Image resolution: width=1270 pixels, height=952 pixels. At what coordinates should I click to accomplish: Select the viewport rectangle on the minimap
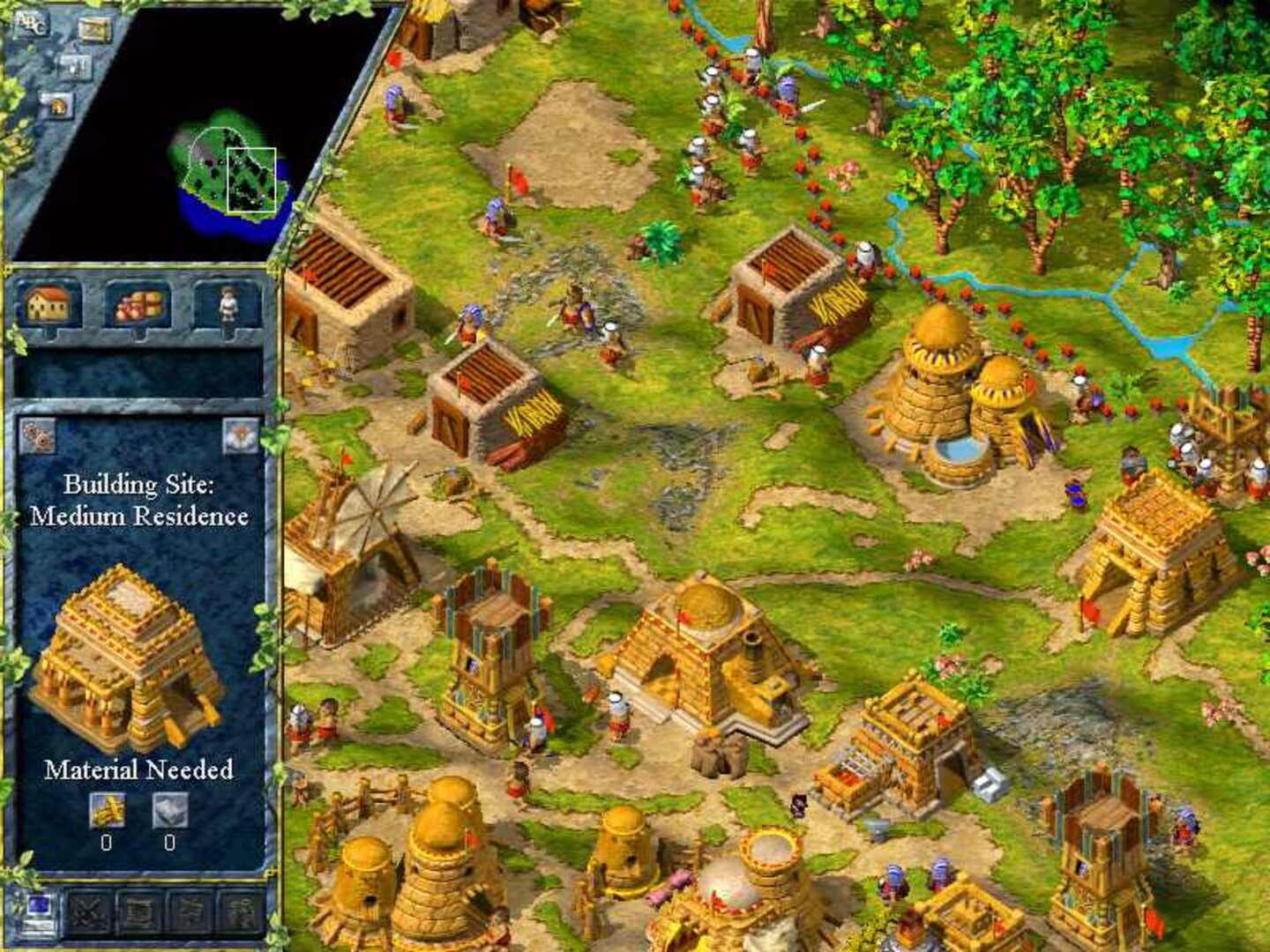[x=252, y=181]
